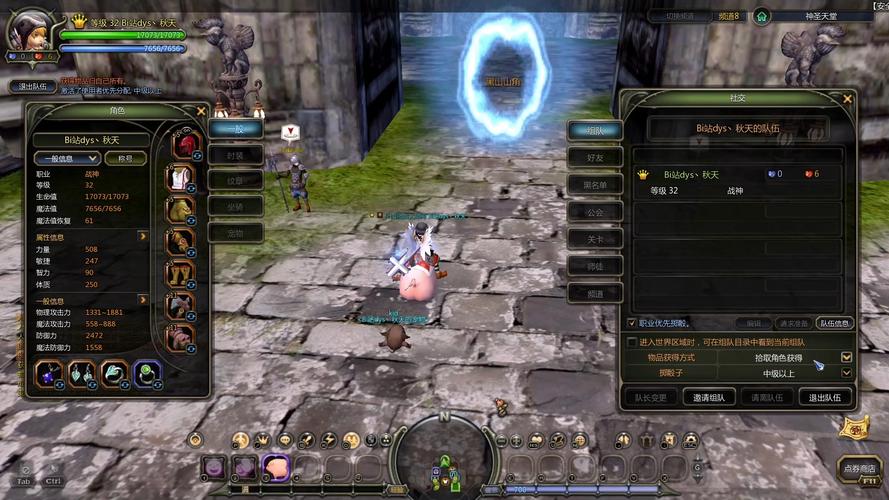Select the green ring accessory slot
The image size is (889, 500).
point(148,374)
